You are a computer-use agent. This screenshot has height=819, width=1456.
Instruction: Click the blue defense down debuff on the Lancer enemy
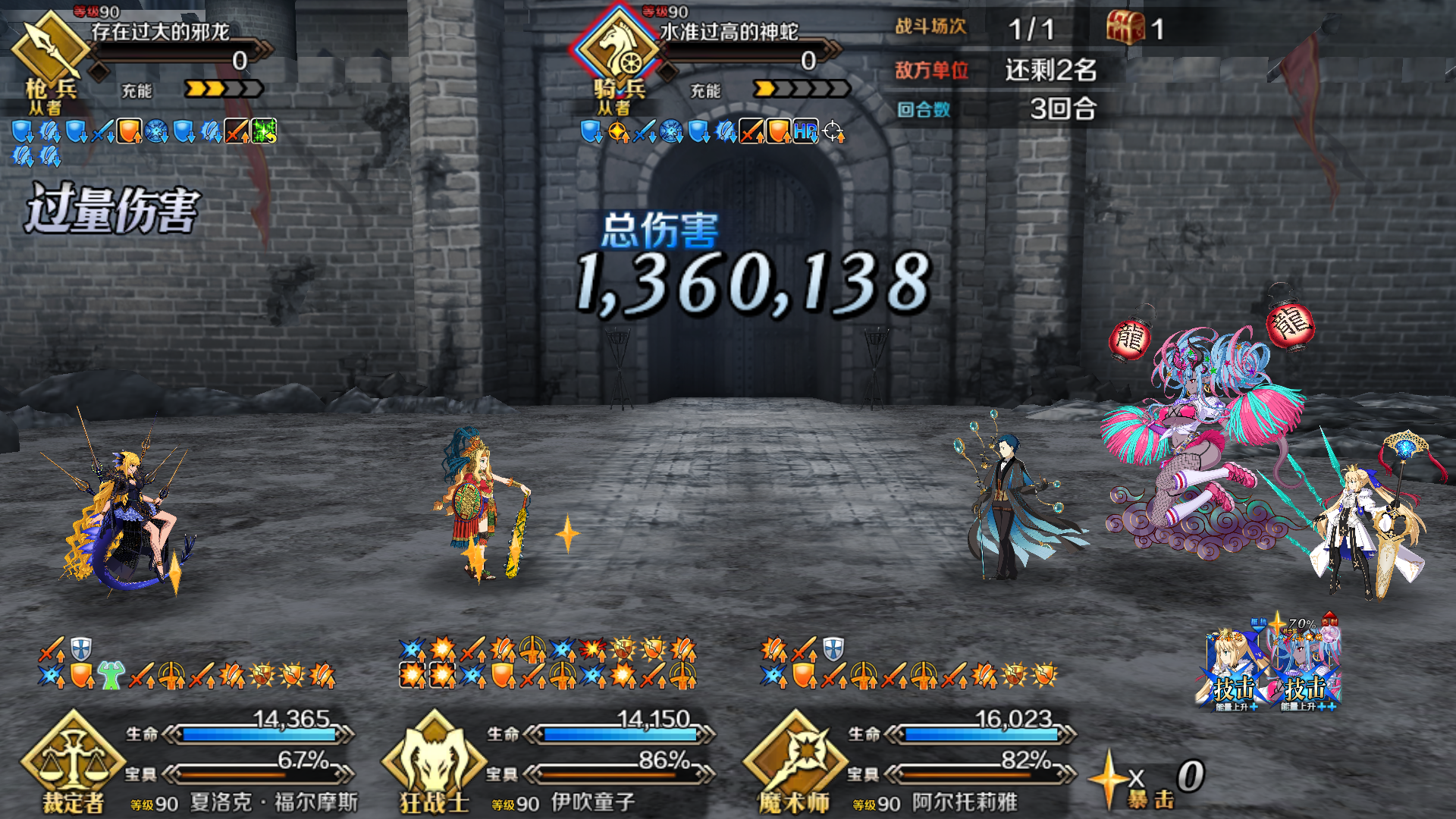23,131
